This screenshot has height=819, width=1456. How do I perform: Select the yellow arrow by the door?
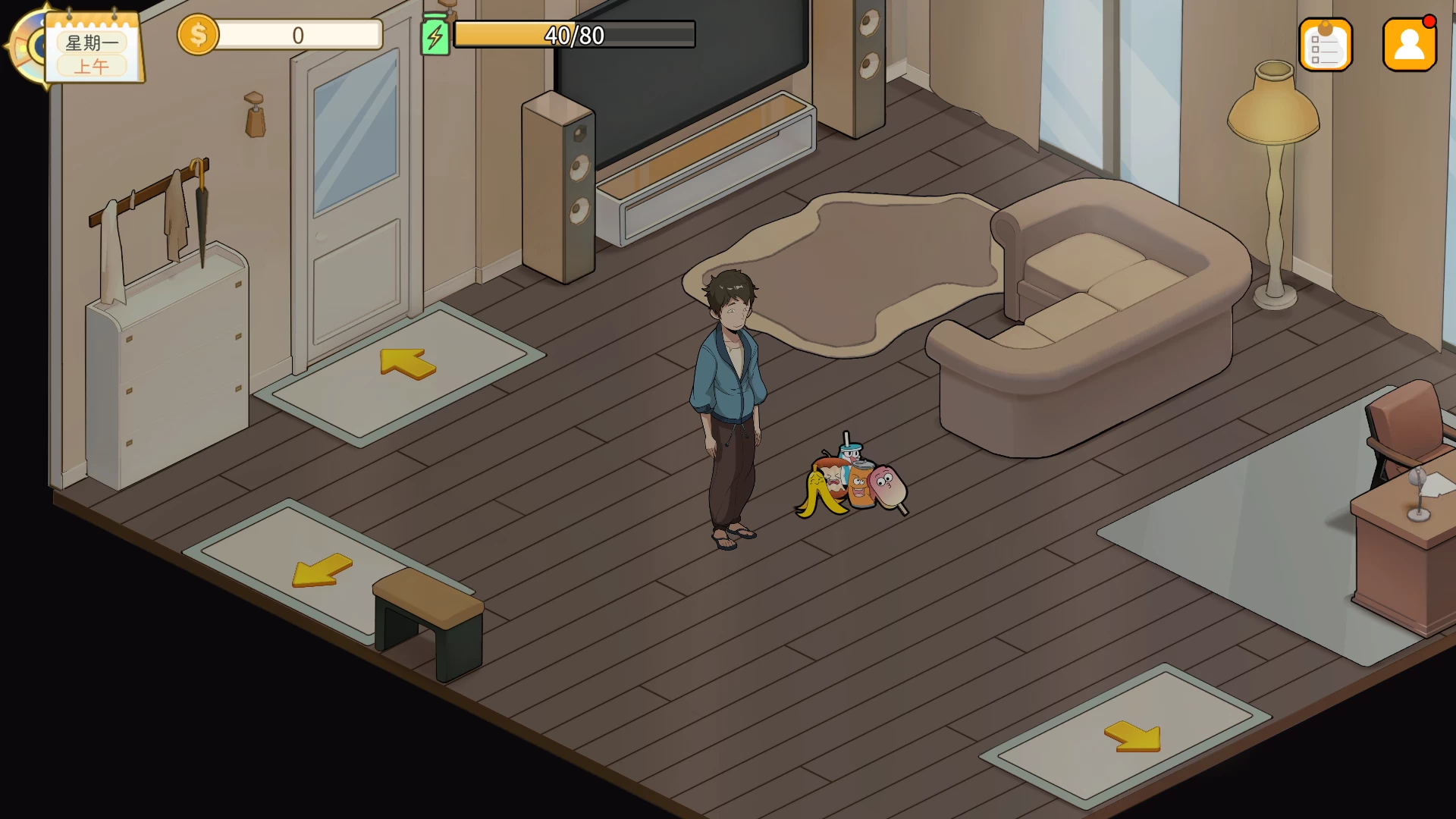coord(407,362)
